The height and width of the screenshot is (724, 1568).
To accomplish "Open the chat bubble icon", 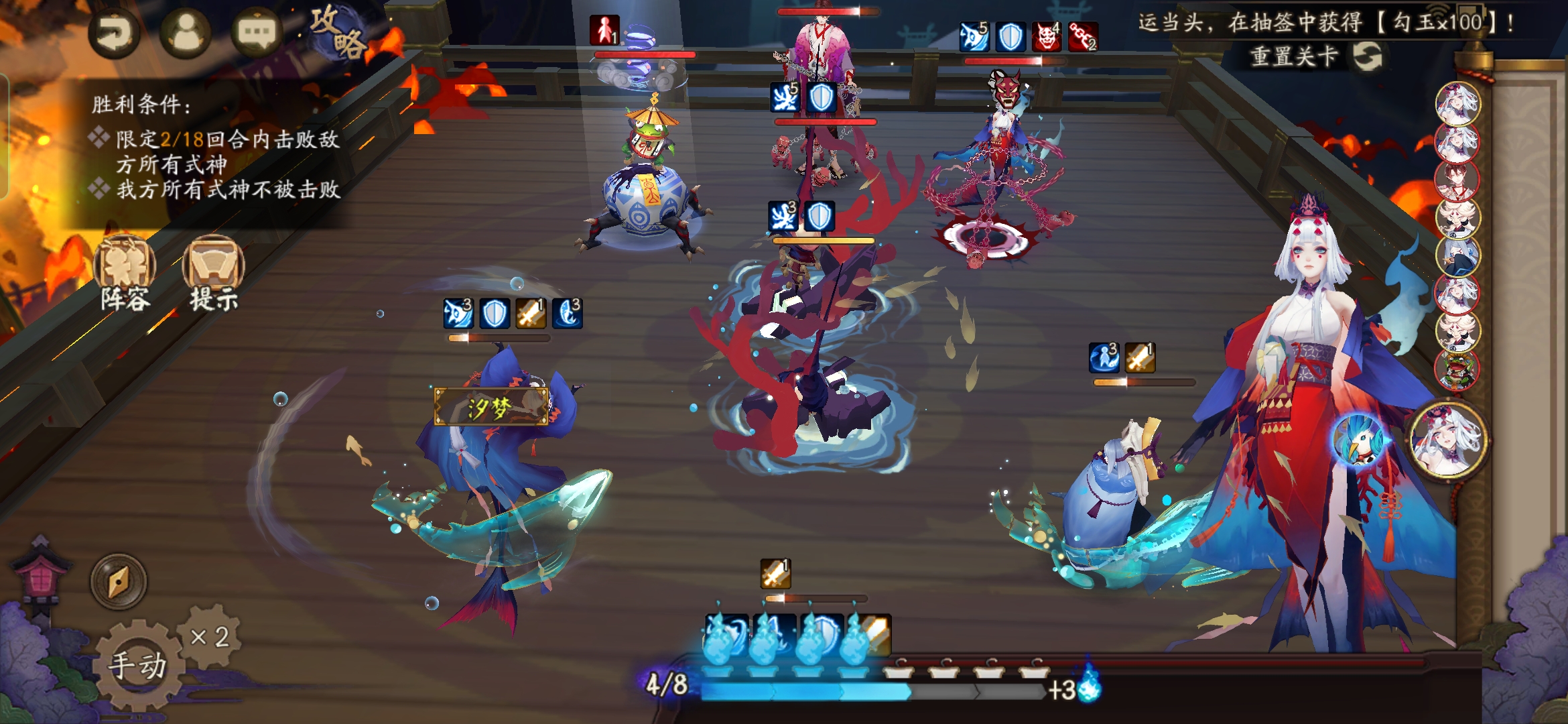I will click(256, 34).
